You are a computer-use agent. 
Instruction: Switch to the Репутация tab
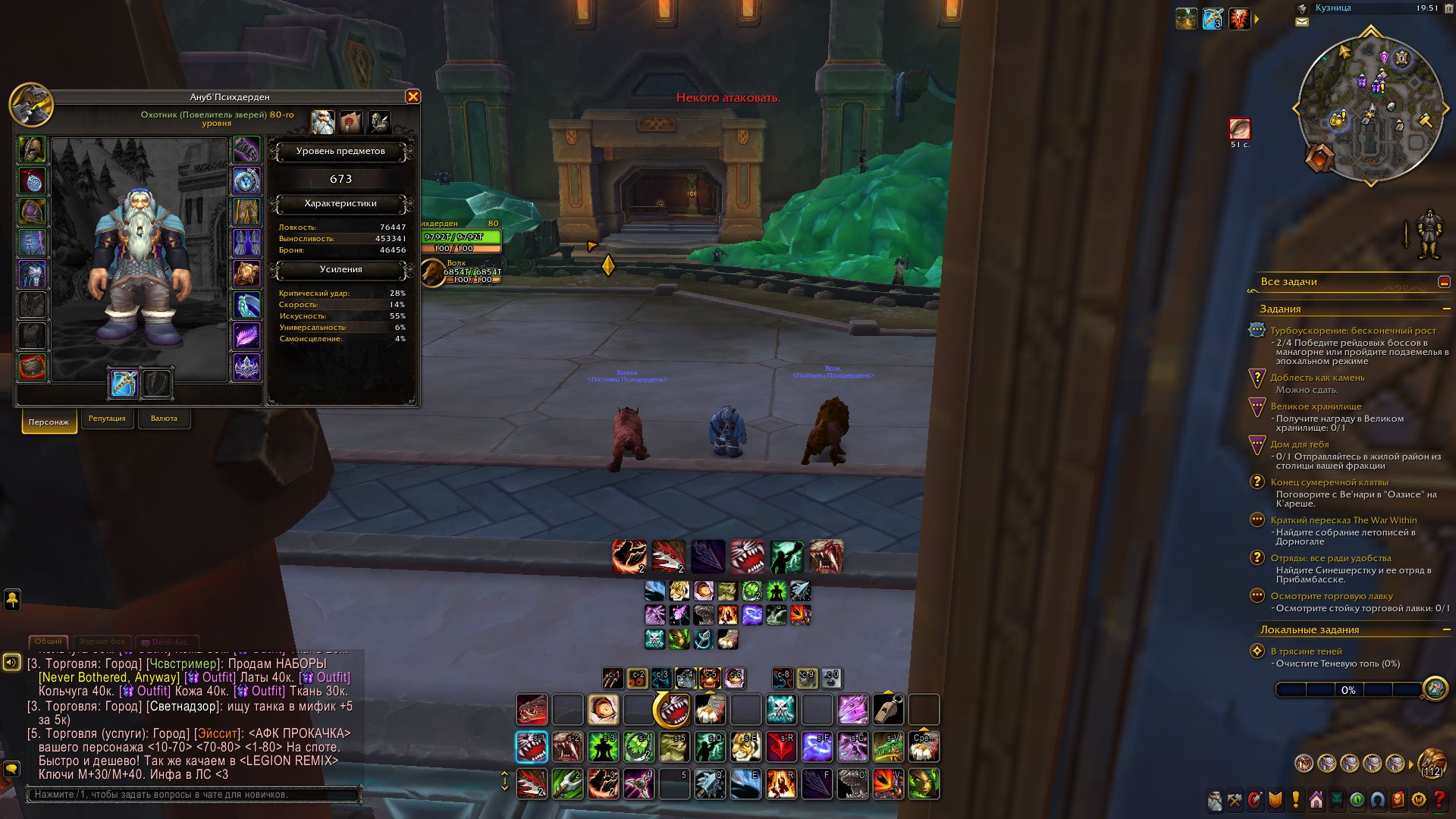pyautogui.click(x=108, y=419)
